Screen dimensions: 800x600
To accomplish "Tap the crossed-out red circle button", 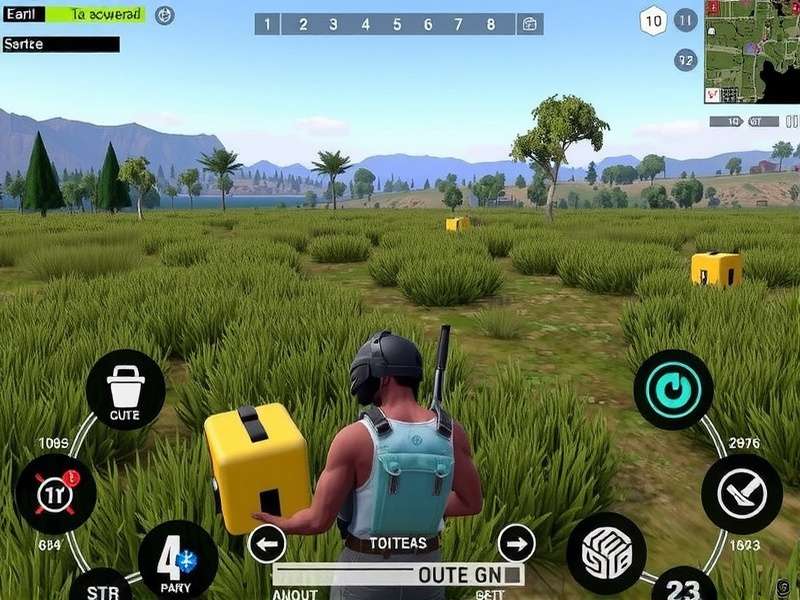I will coord(55,492).
